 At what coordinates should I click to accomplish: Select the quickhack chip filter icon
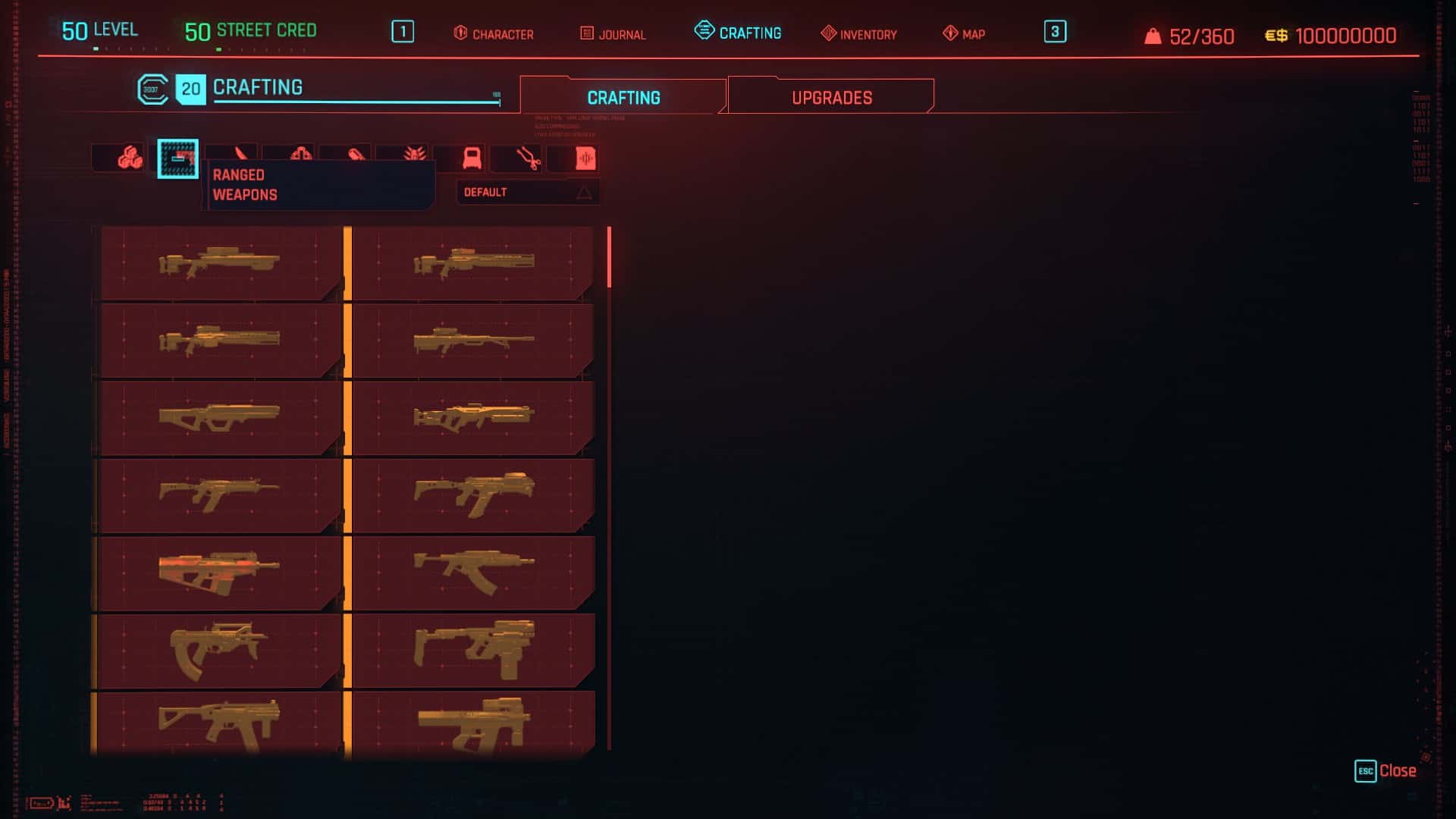pyautogui.click(x=585, y=157)
